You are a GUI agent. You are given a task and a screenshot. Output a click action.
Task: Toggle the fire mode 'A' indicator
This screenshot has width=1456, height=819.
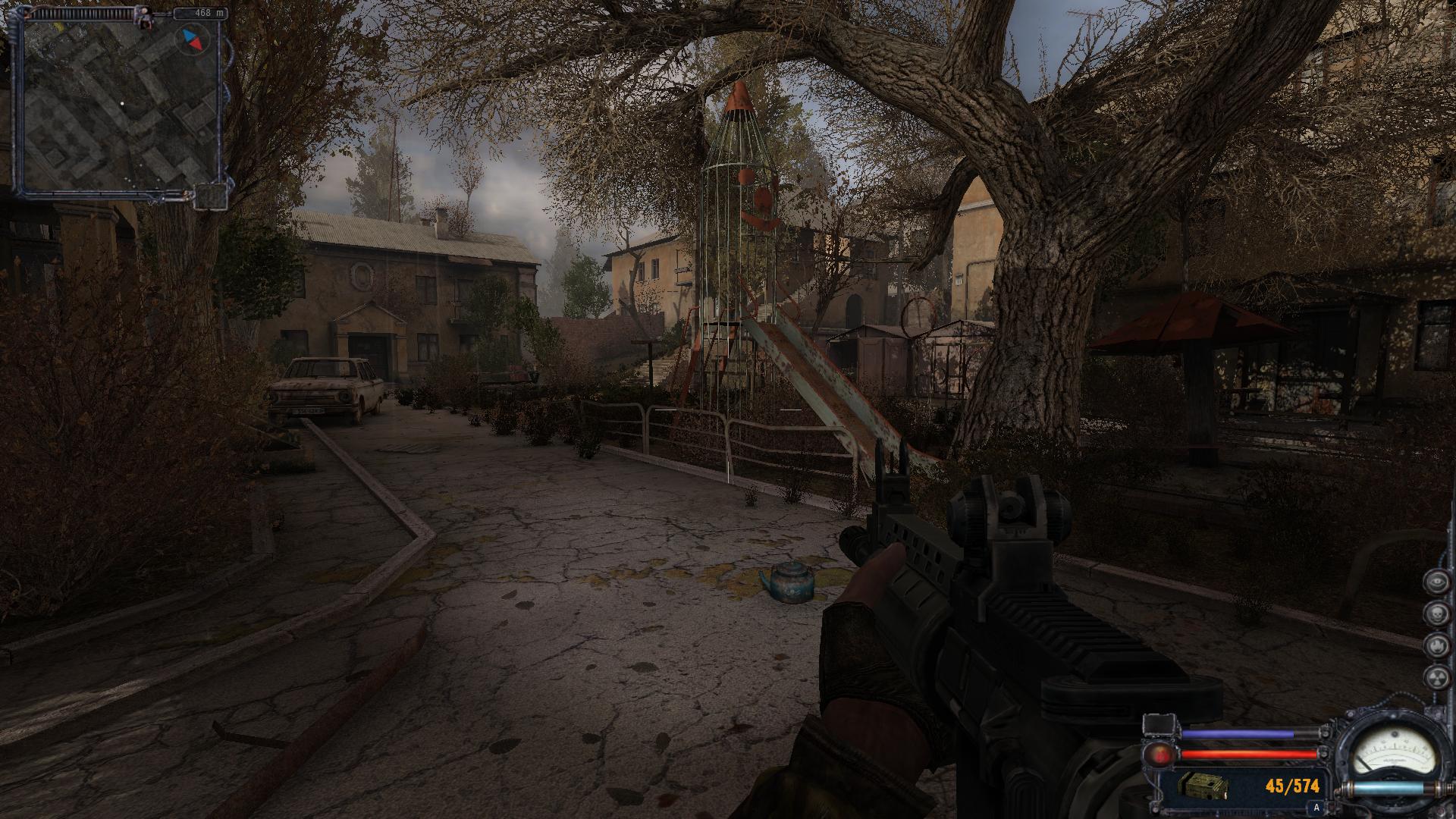point(1316,808)
